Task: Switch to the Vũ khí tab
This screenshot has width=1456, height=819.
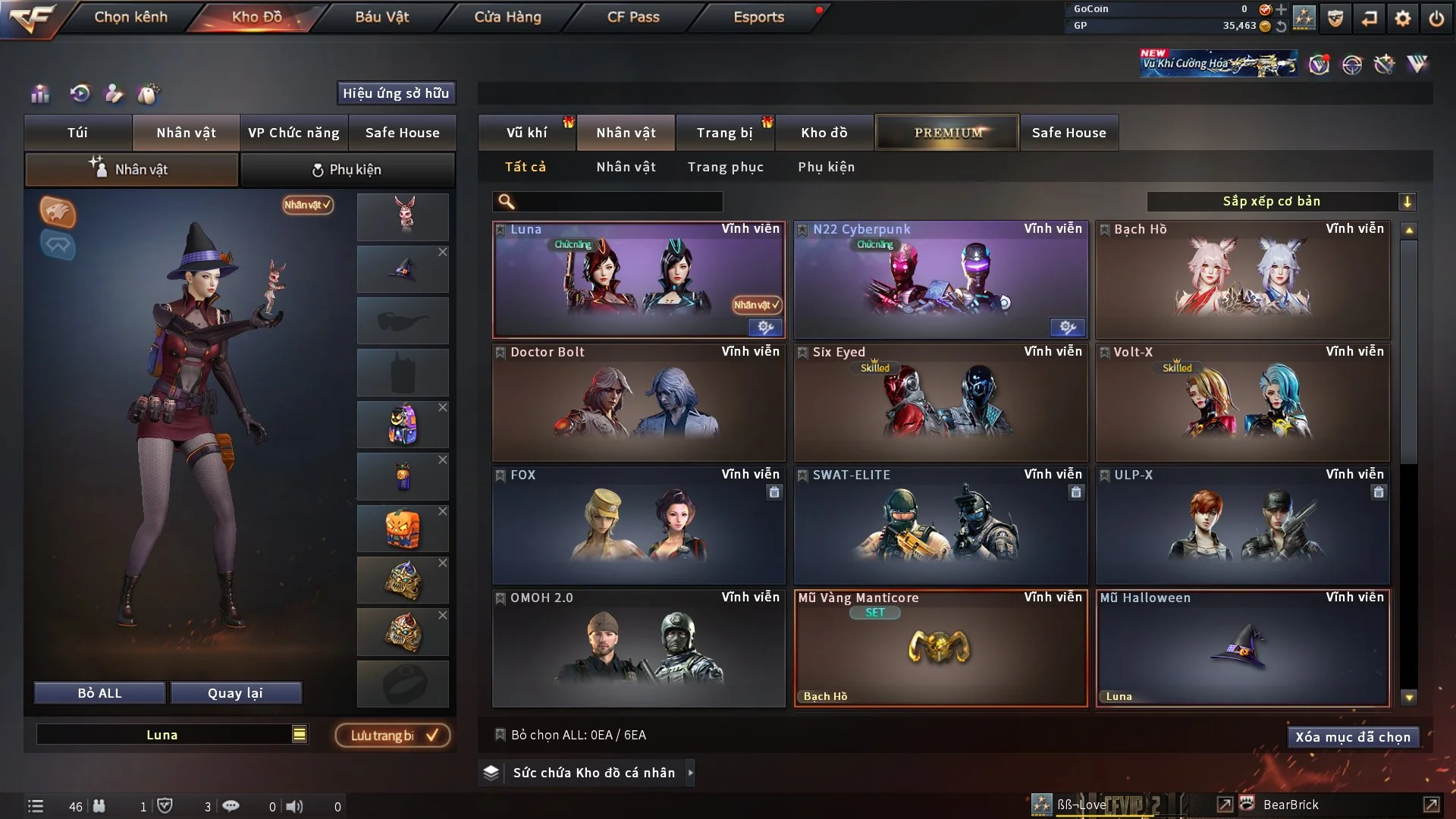Action: (526, 133)
